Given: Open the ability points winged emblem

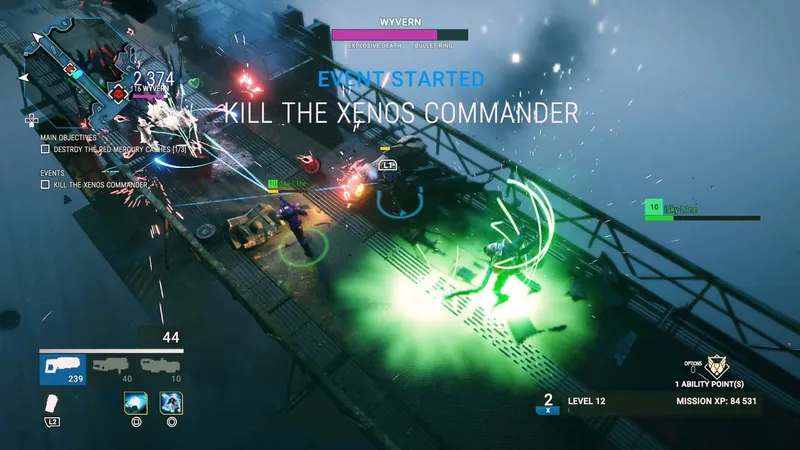Looking at the screenshot, I should pos(715,367).
